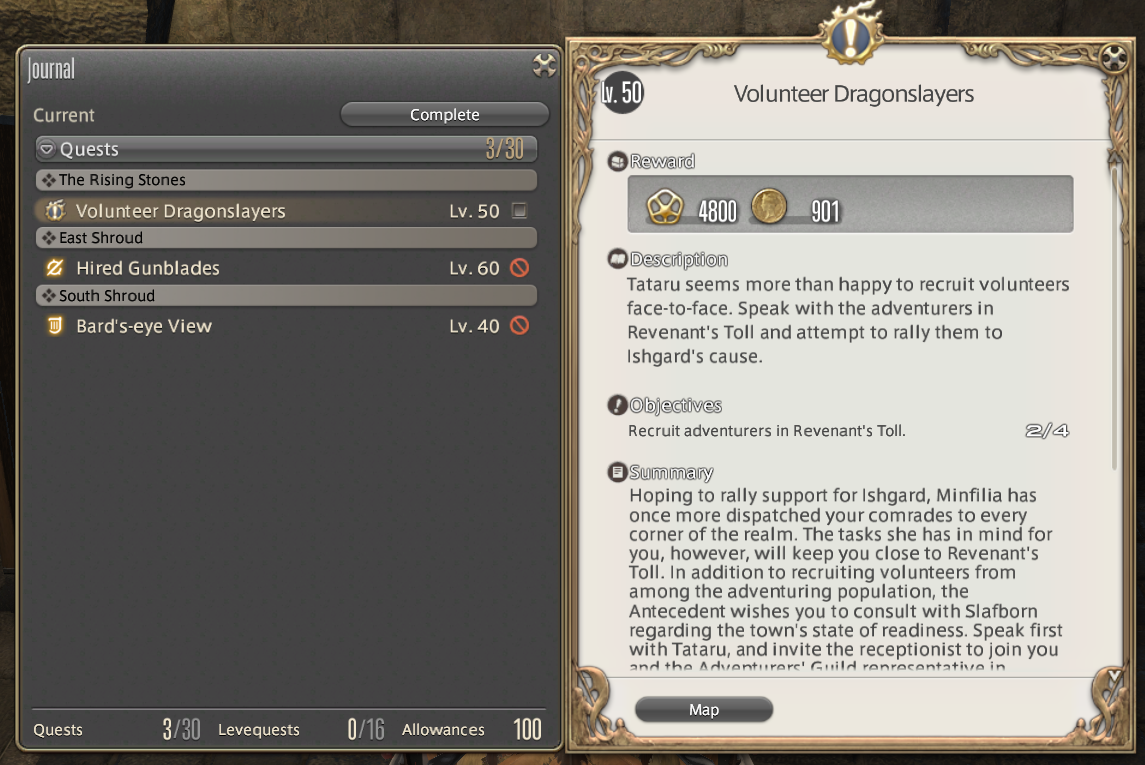Close the quest detail window
The image size is (1145, 765).
click(x=1114, y=58)
